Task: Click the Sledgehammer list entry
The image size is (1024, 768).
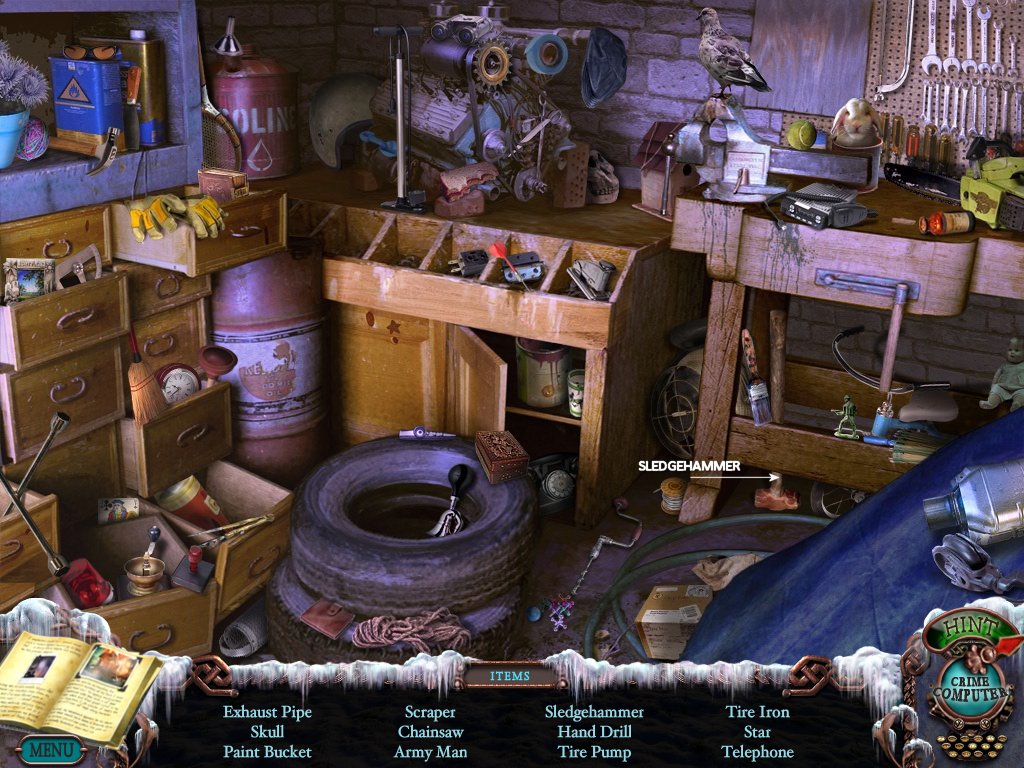Action: 594,712
